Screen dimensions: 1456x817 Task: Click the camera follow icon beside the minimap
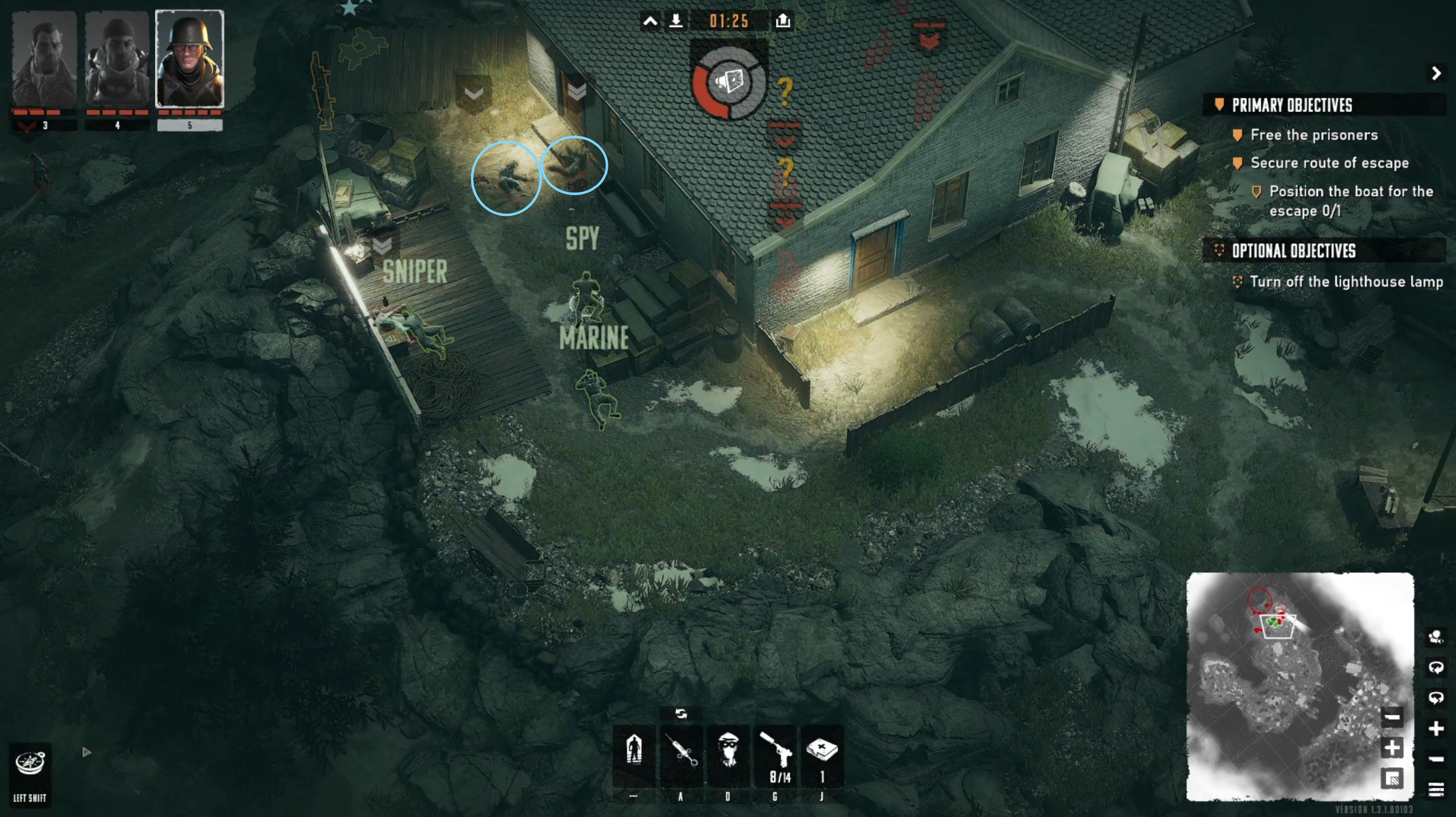click(x=1436, y=637)
